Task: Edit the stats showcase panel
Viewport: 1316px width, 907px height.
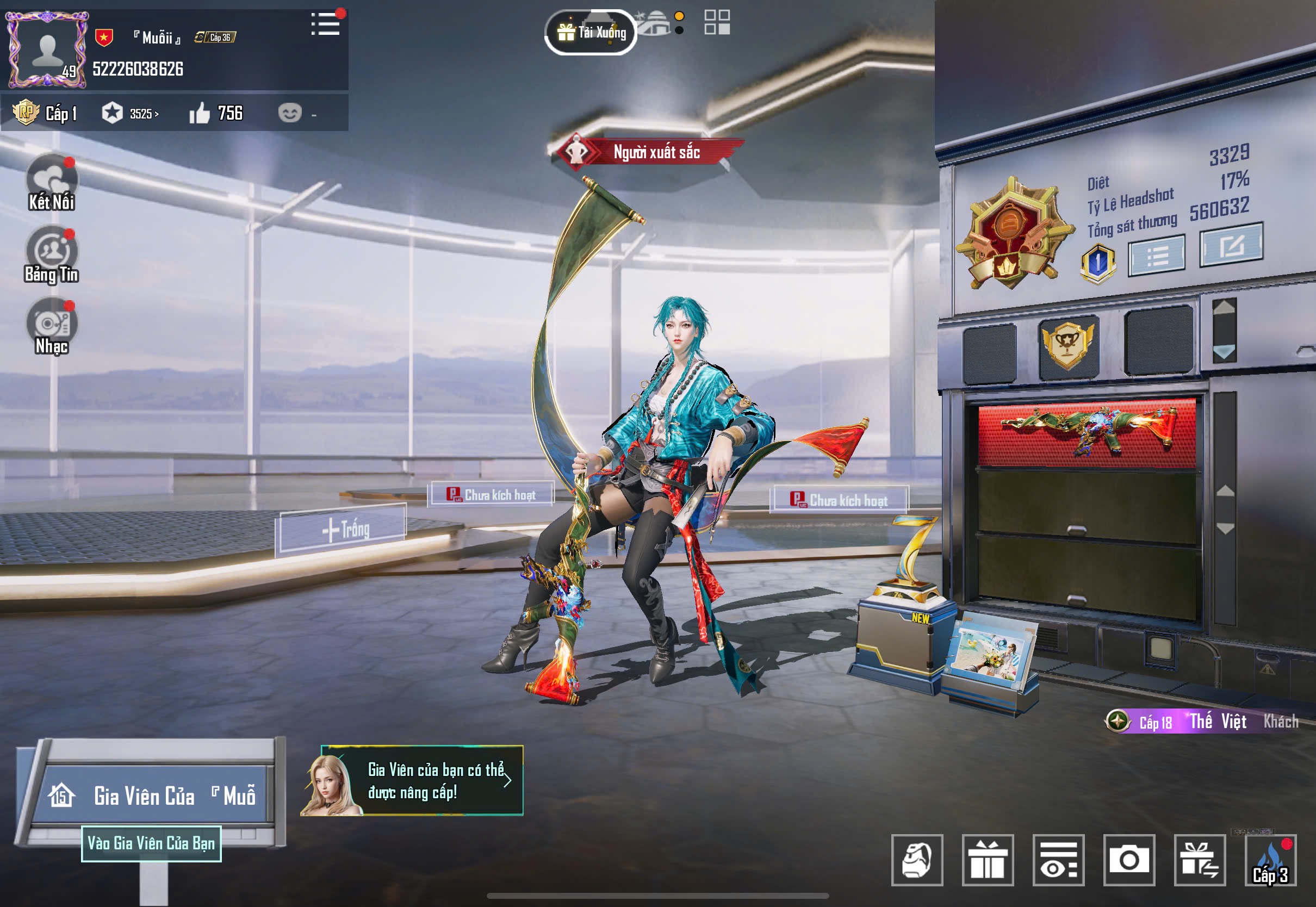Action: point(1231,245)
